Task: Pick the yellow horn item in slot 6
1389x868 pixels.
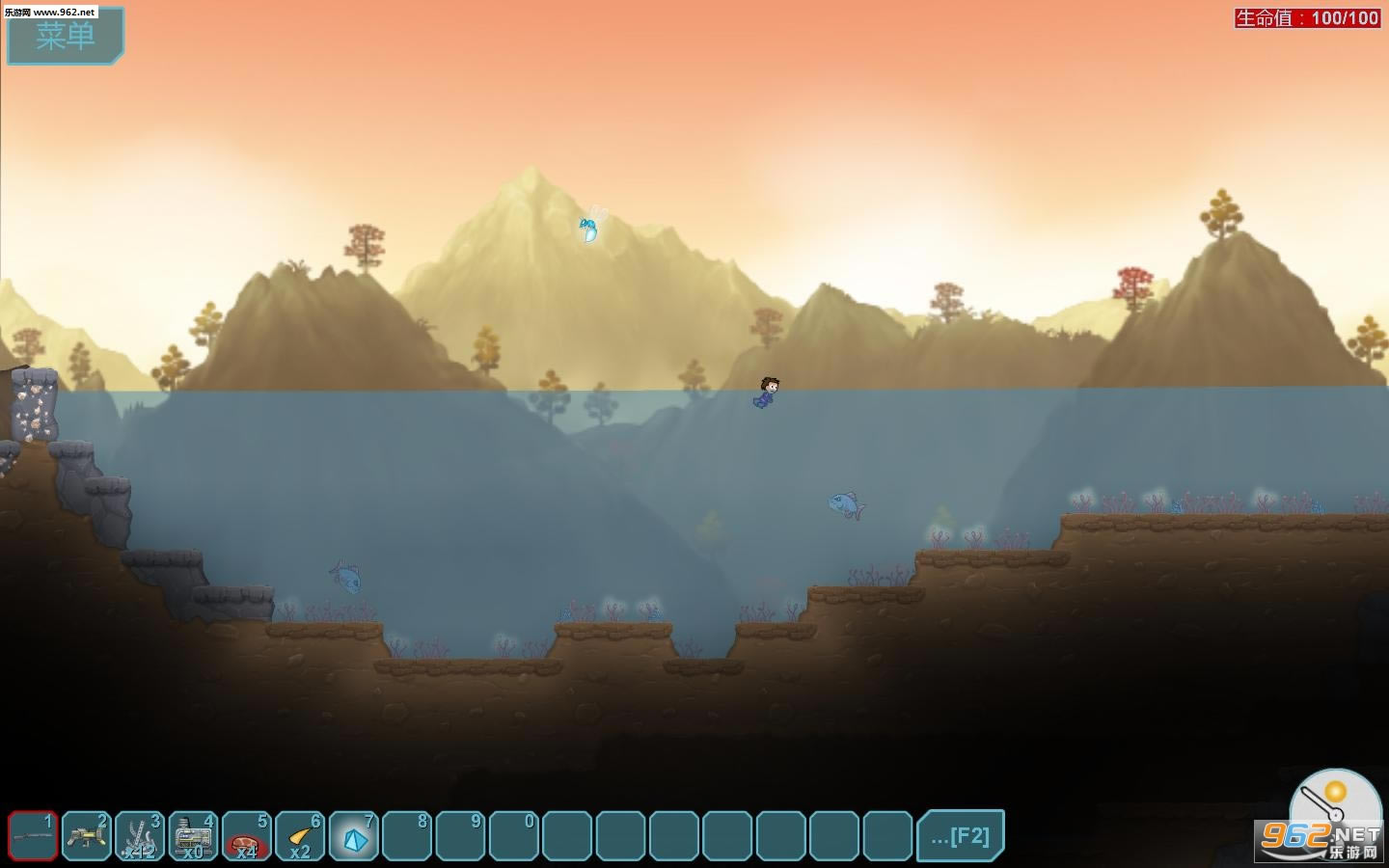Action: tap(300, 835)
